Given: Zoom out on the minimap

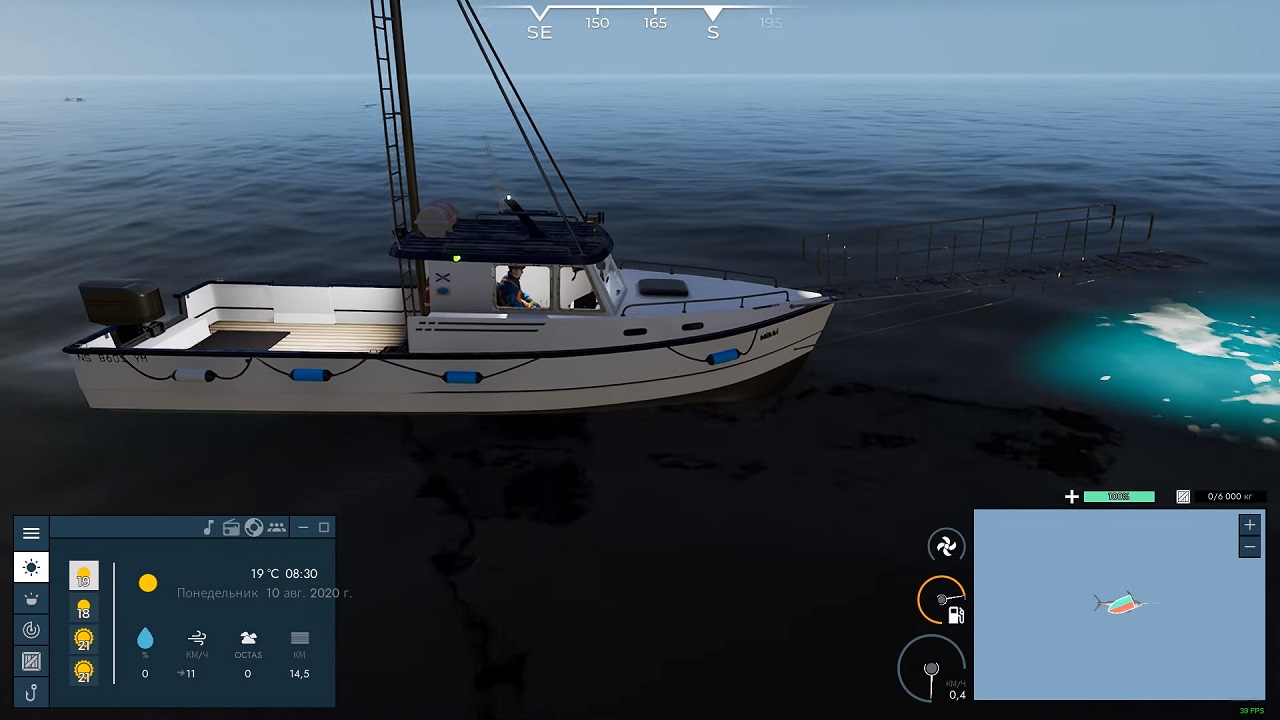Looking at the screenshot, I should [x=1249, y=547].
